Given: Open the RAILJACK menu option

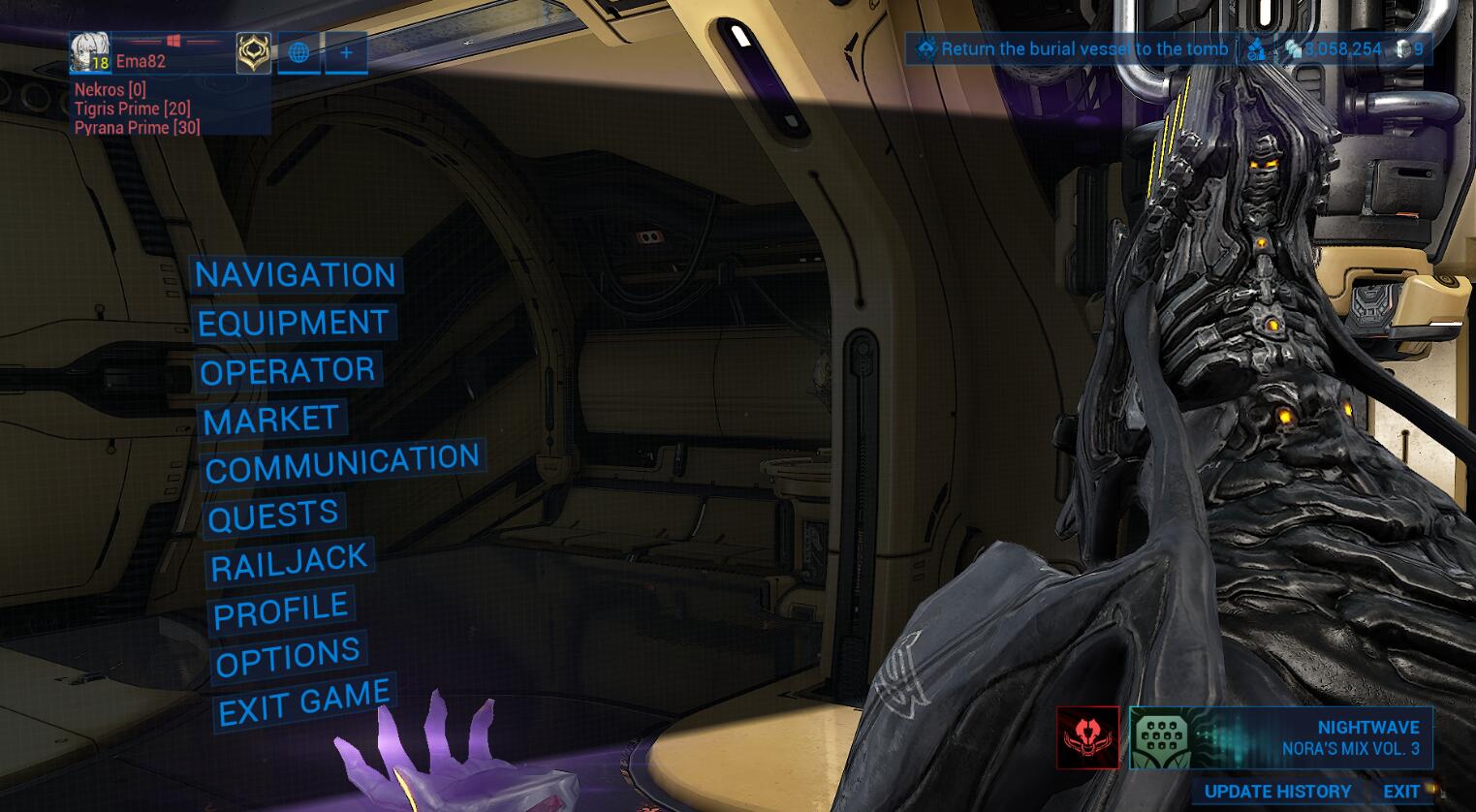Looking at the screenshot, I should point(290,561).
